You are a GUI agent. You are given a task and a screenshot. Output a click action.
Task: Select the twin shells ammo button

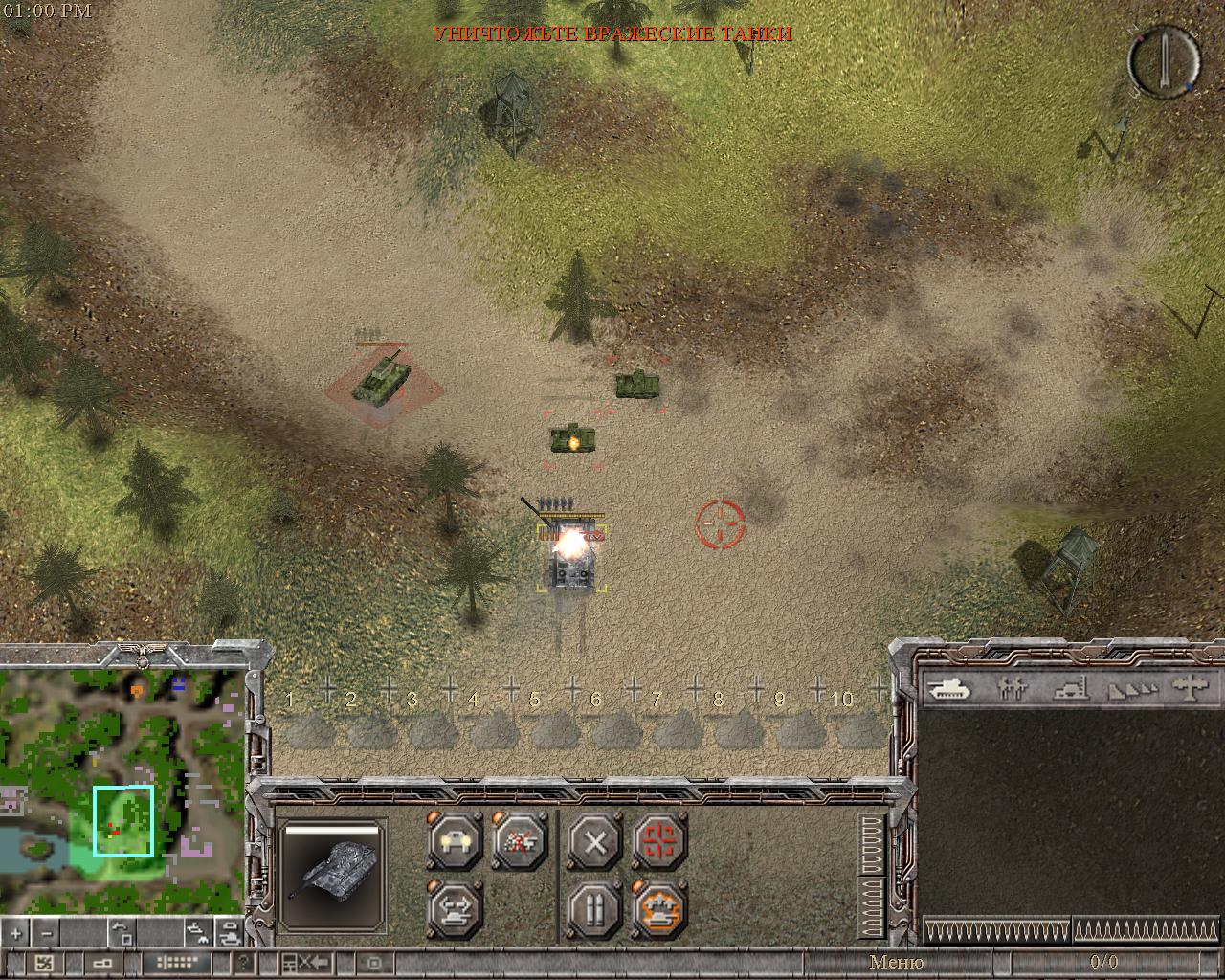[x=594, y=906]
